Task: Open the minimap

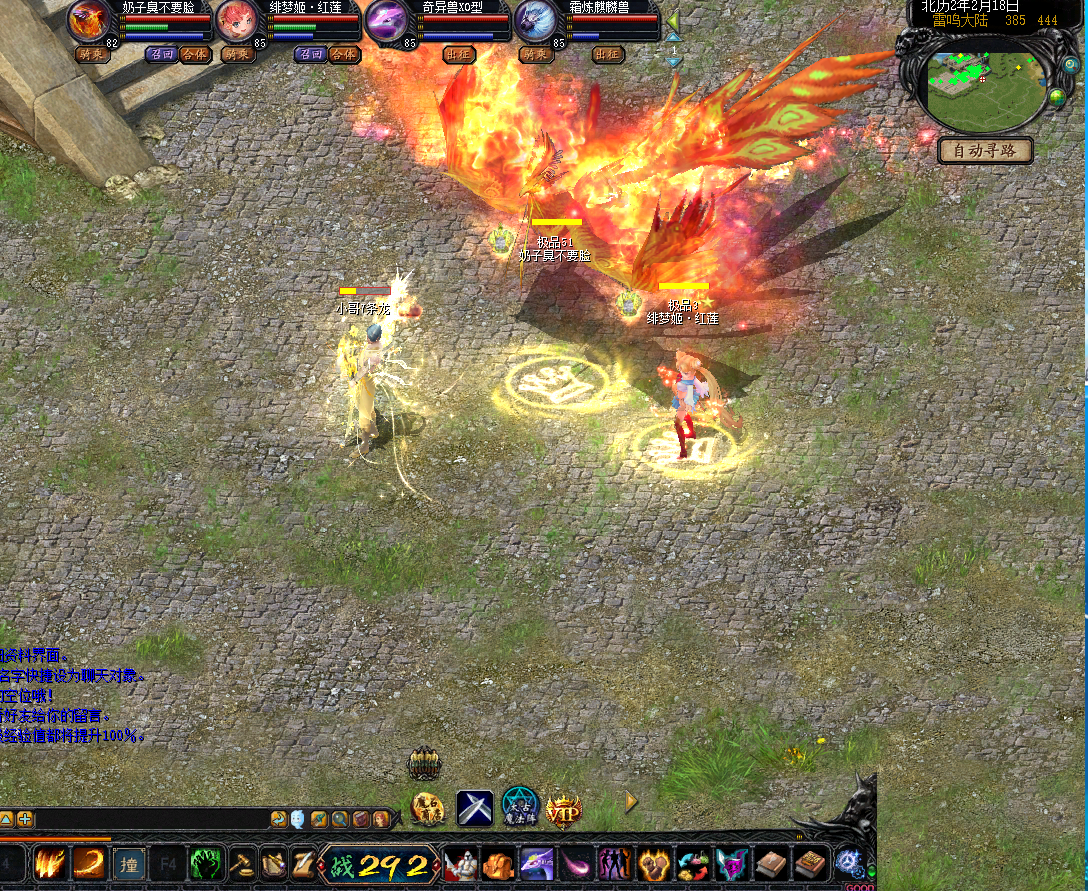Action: coord(983,90)
